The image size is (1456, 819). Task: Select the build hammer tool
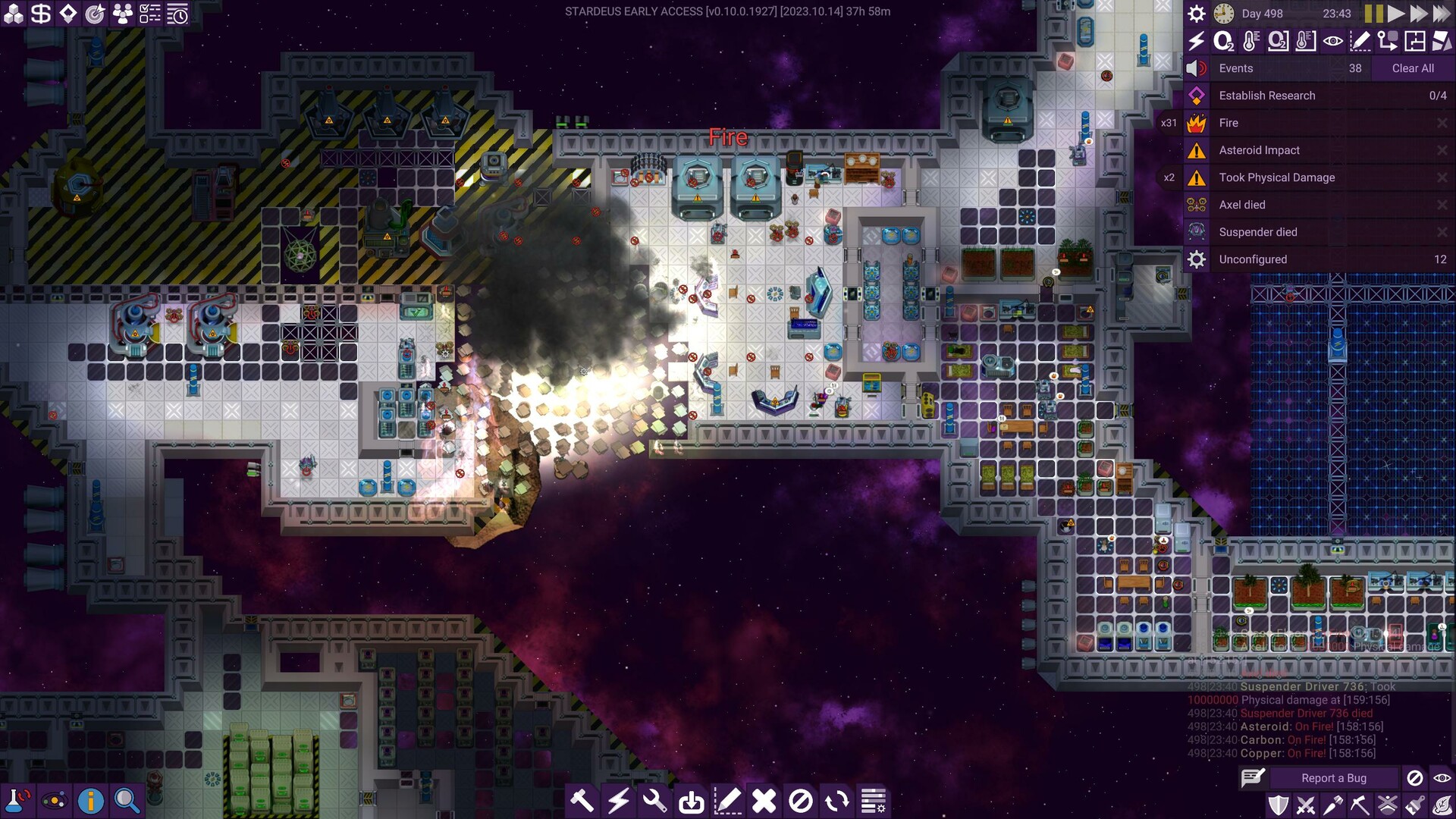tap(582, 800)
